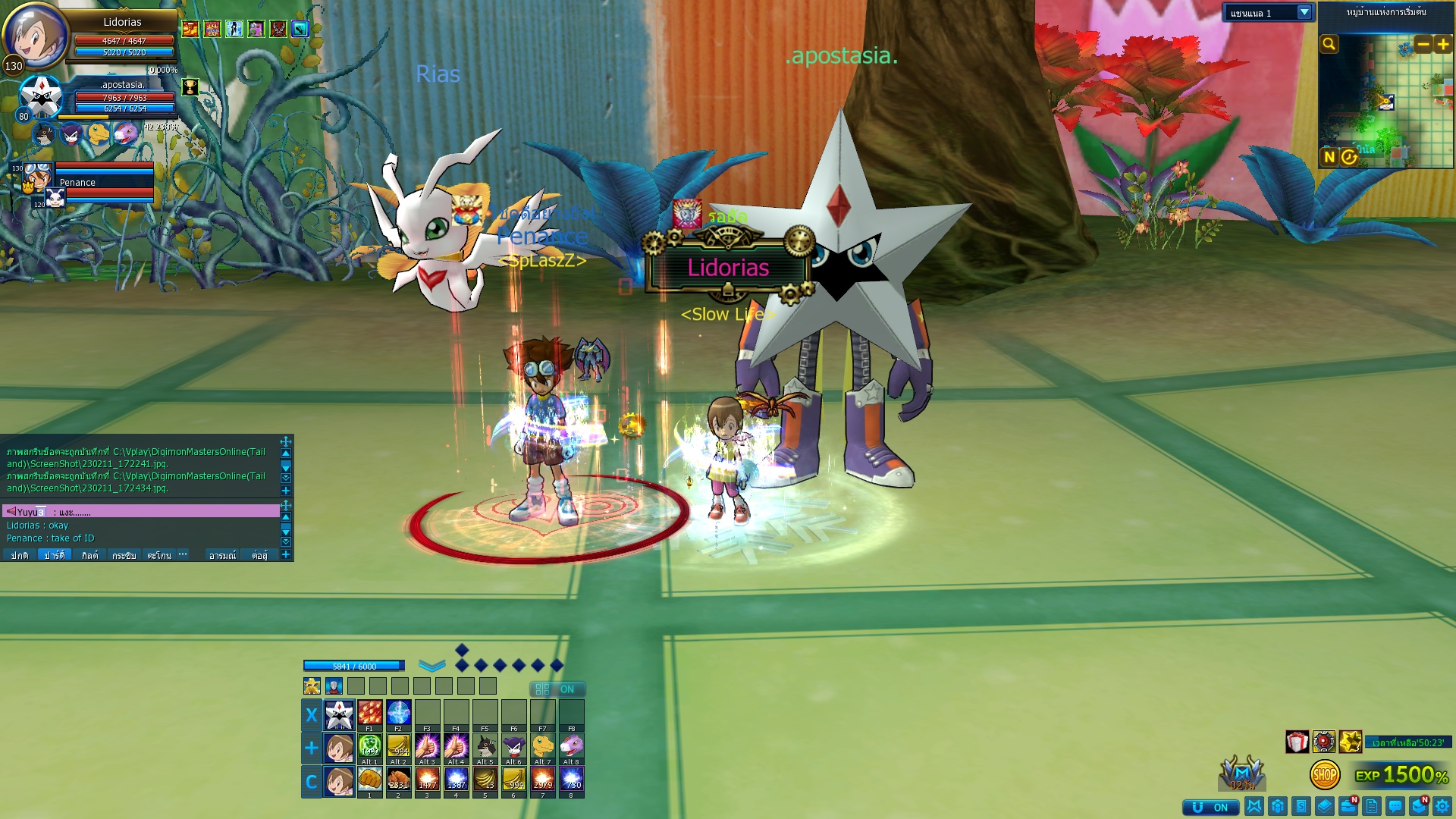
Task: Select the ปกติ chat tab
Action: (x=19, y=555)
